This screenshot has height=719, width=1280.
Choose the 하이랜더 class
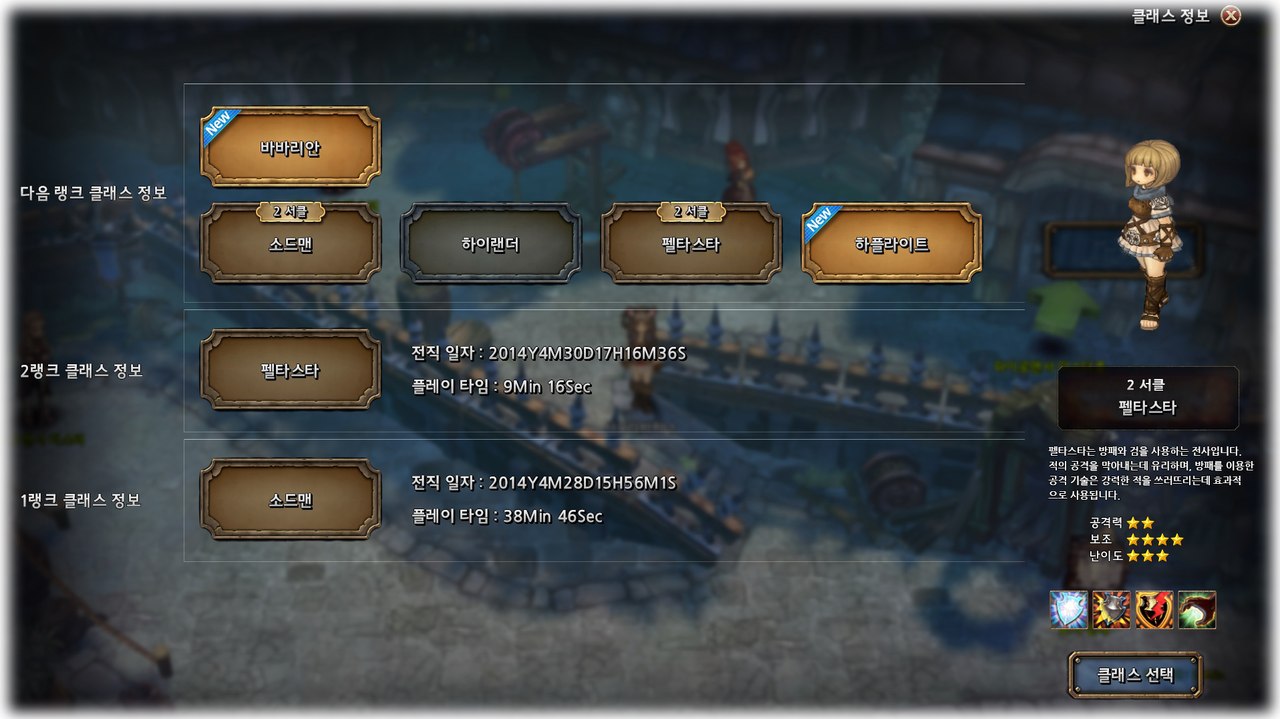coord(490,244)
